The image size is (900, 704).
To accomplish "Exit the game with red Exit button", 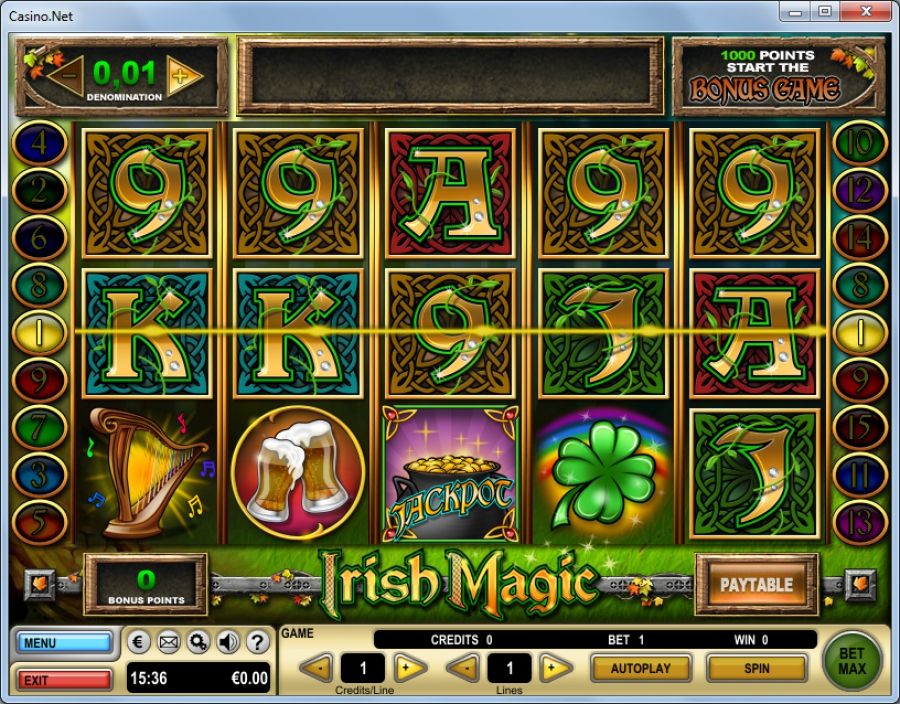I will [x=64, y=680].
